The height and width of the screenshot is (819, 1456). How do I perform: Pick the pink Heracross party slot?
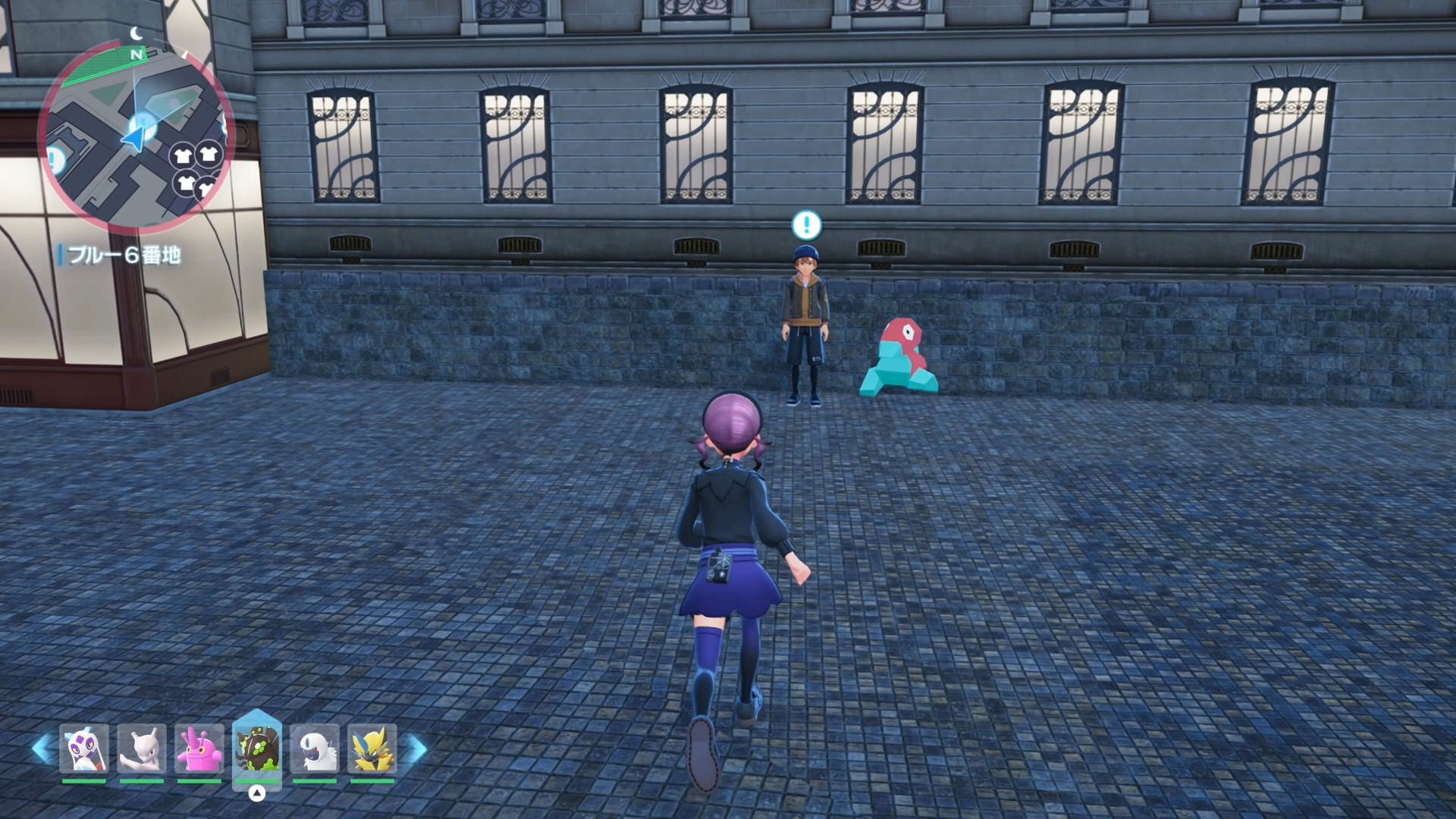point(199,749)
